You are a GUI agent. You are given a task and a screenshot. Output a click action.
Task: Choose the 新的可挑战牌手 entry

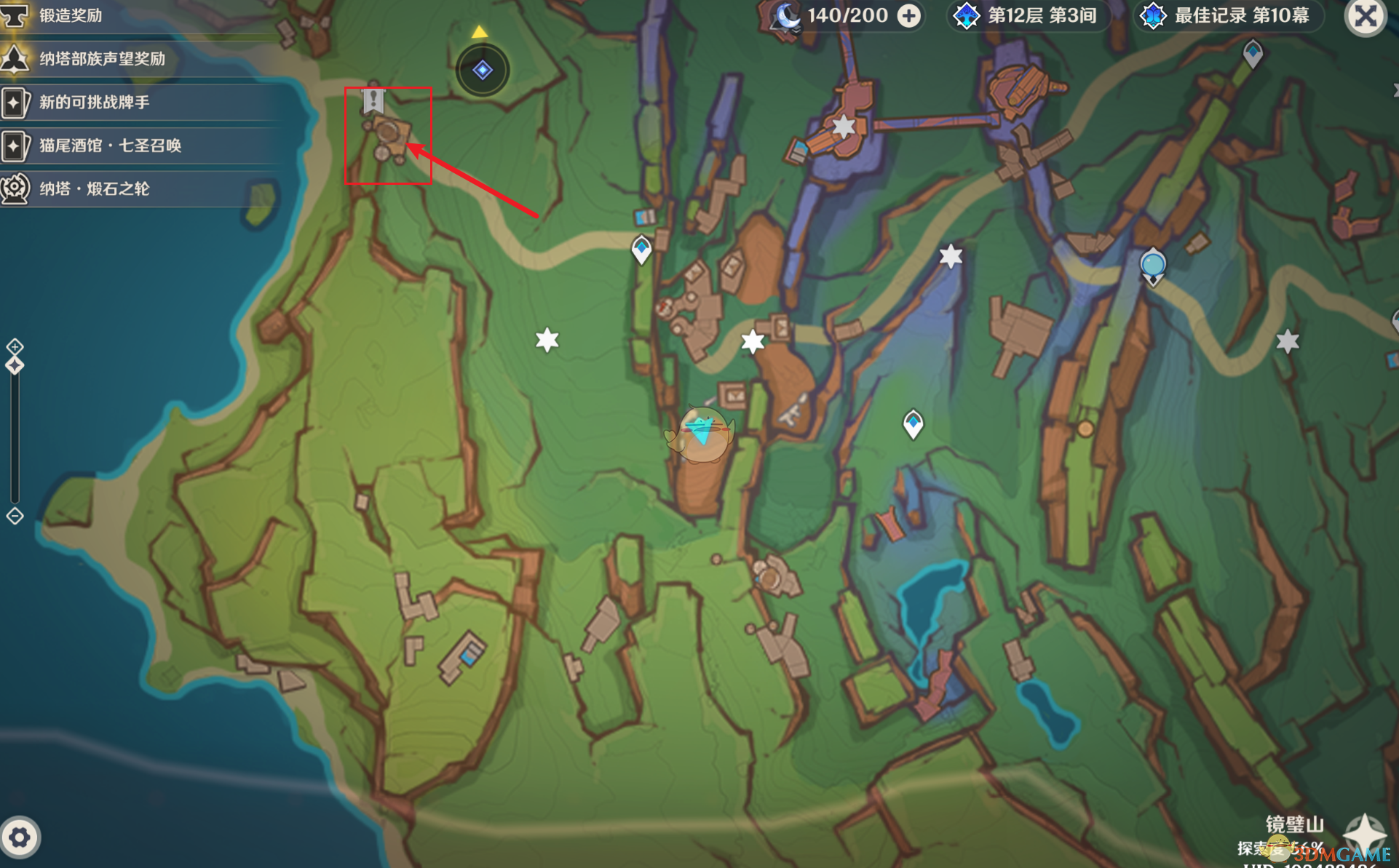pyautogui.click(x=94, y=102)
